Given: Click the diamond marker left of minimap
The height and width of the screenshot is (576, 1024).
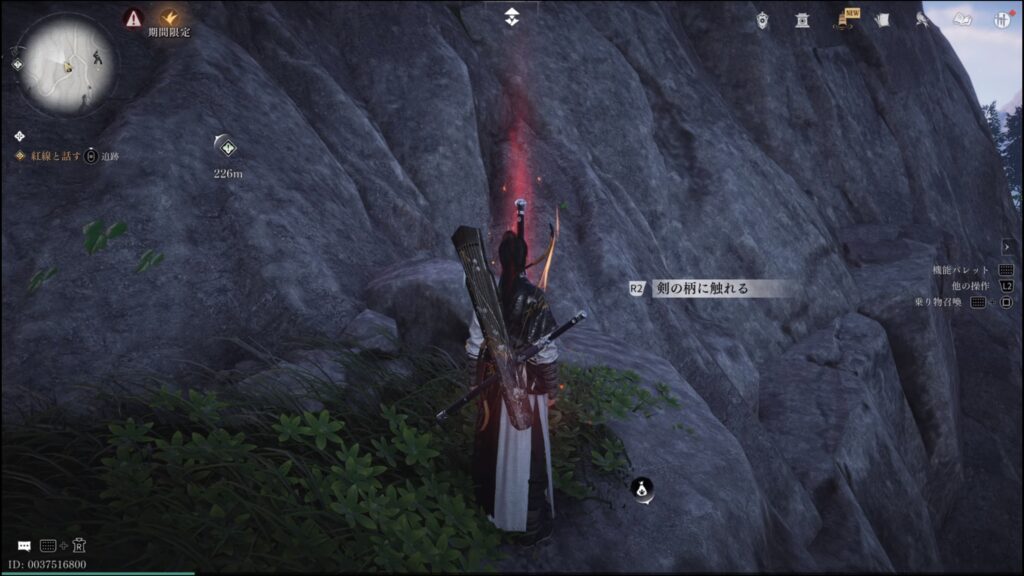Looking at the screenshot, I should click(17, 65).
